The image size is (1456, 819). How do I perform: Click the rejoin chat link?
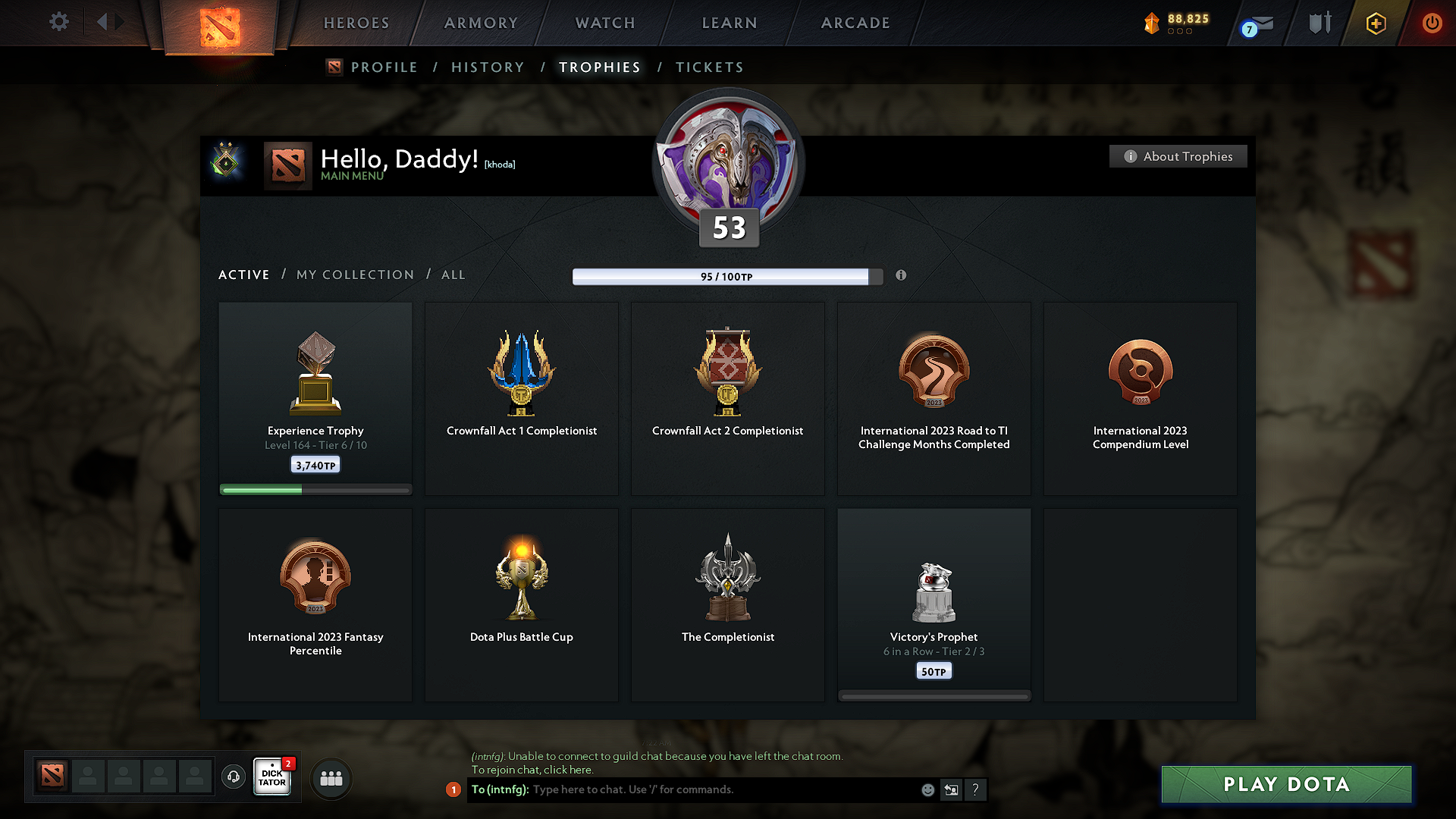pos(564,769)
